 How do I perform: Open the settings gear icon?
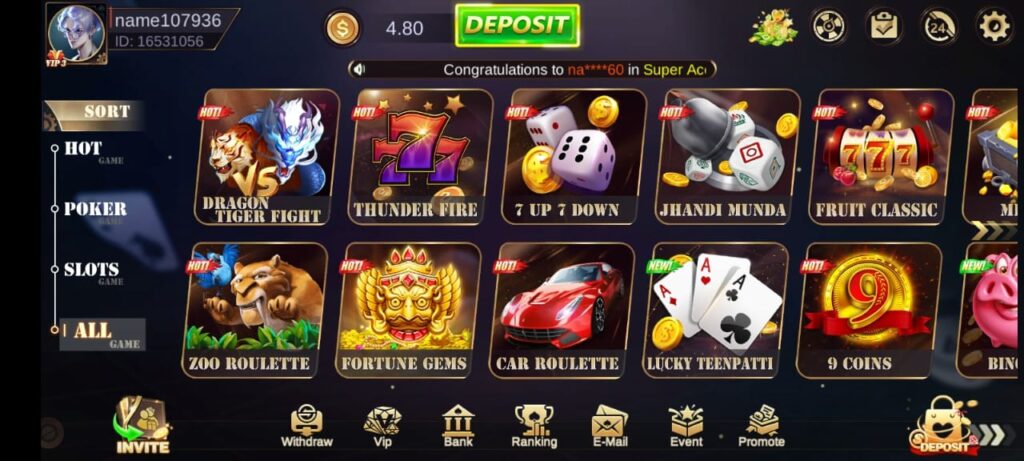pos(993,26)
